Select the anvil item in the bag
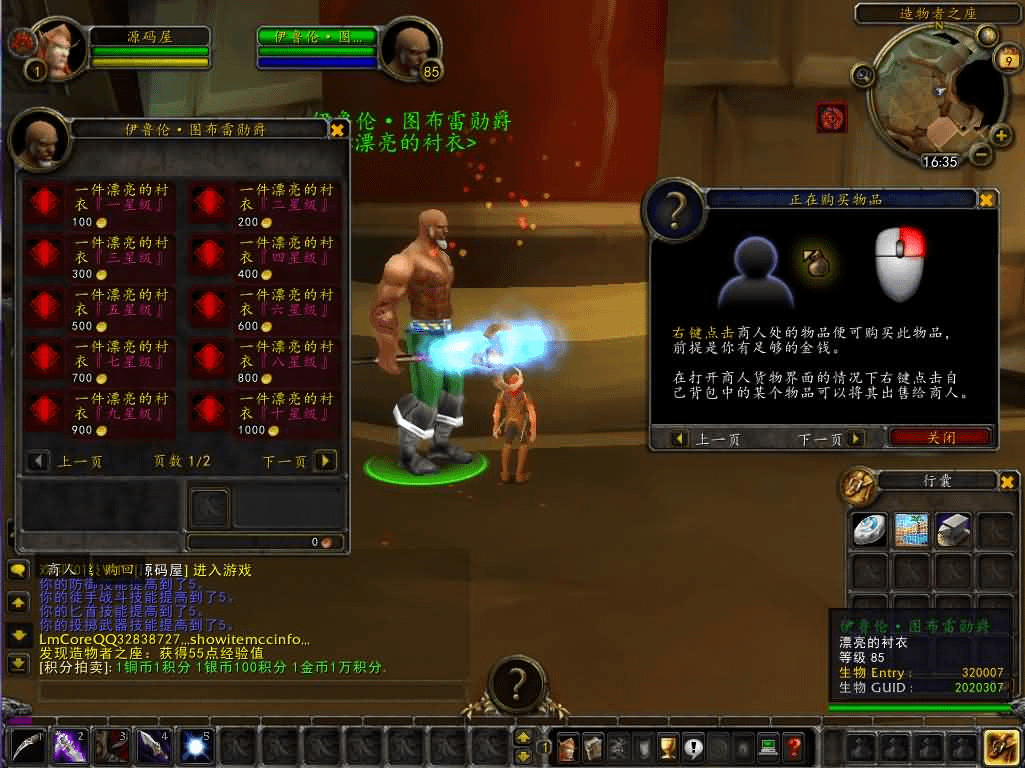The height and width of the screenshot is (768, 1025). coord(954,530)
